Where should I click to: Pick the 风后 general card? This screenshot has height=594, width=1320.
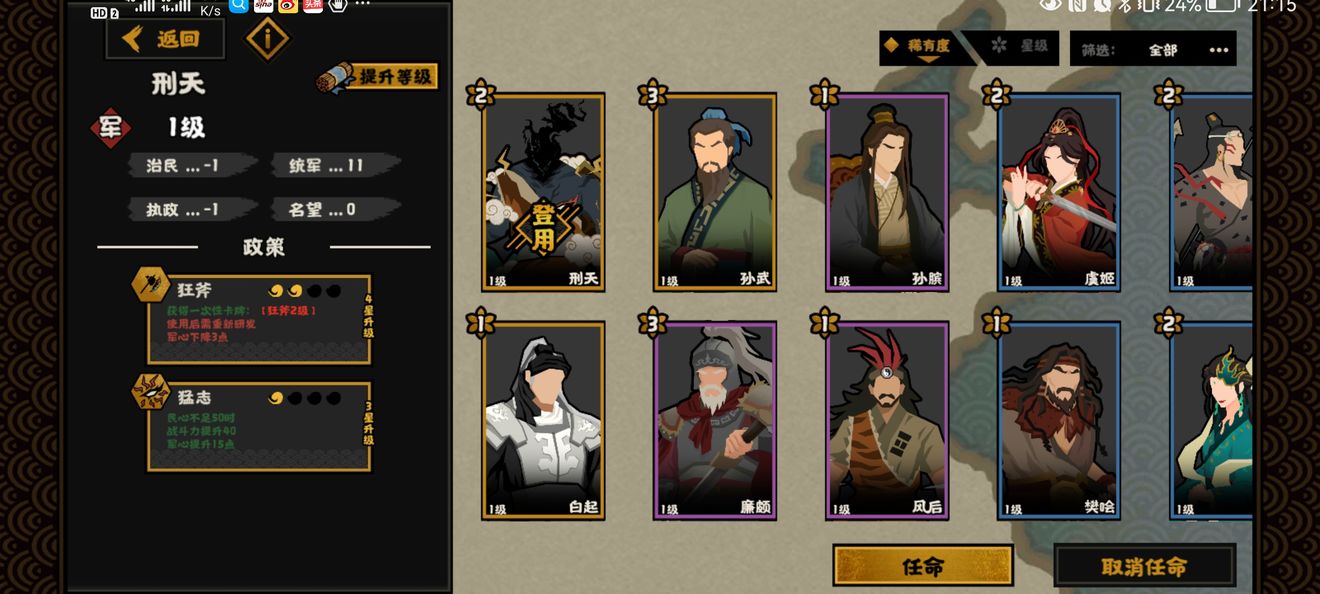pos(887,420)
